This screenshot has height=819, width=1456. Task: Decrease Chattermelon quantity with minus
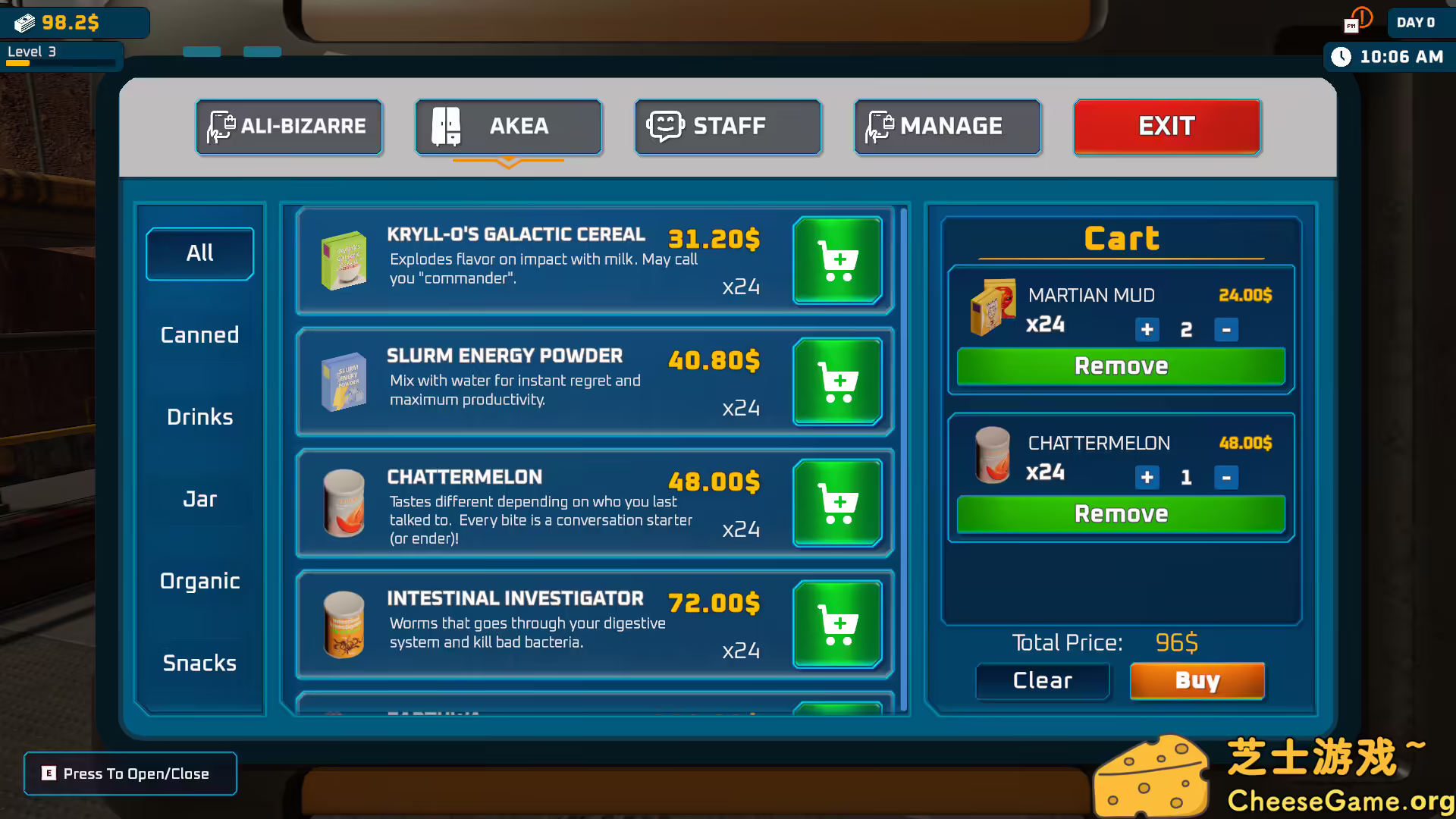[1226, 478]
